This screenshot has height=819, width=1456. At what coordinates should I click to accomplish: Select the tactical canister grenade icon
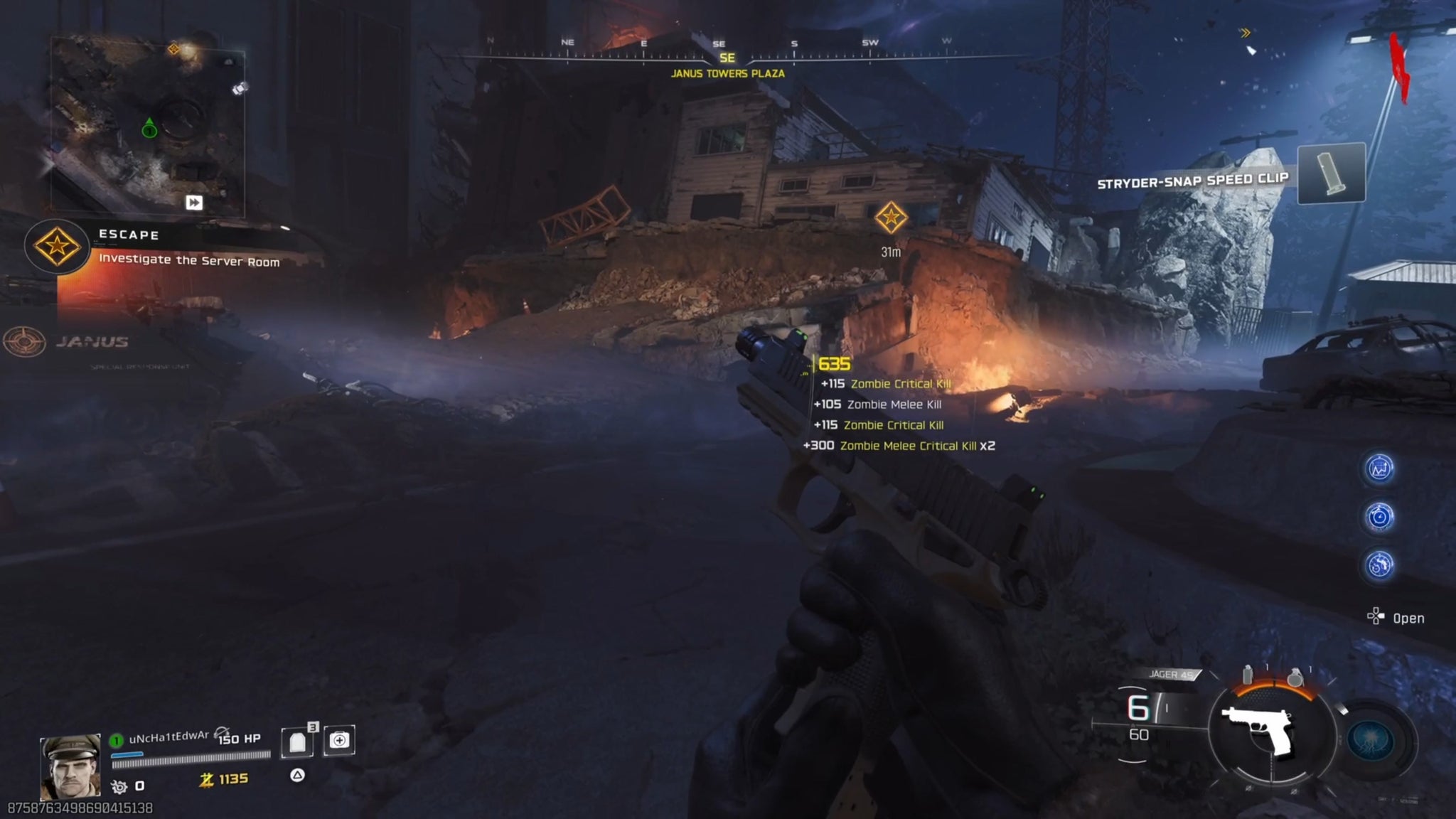click(1248, 675)
